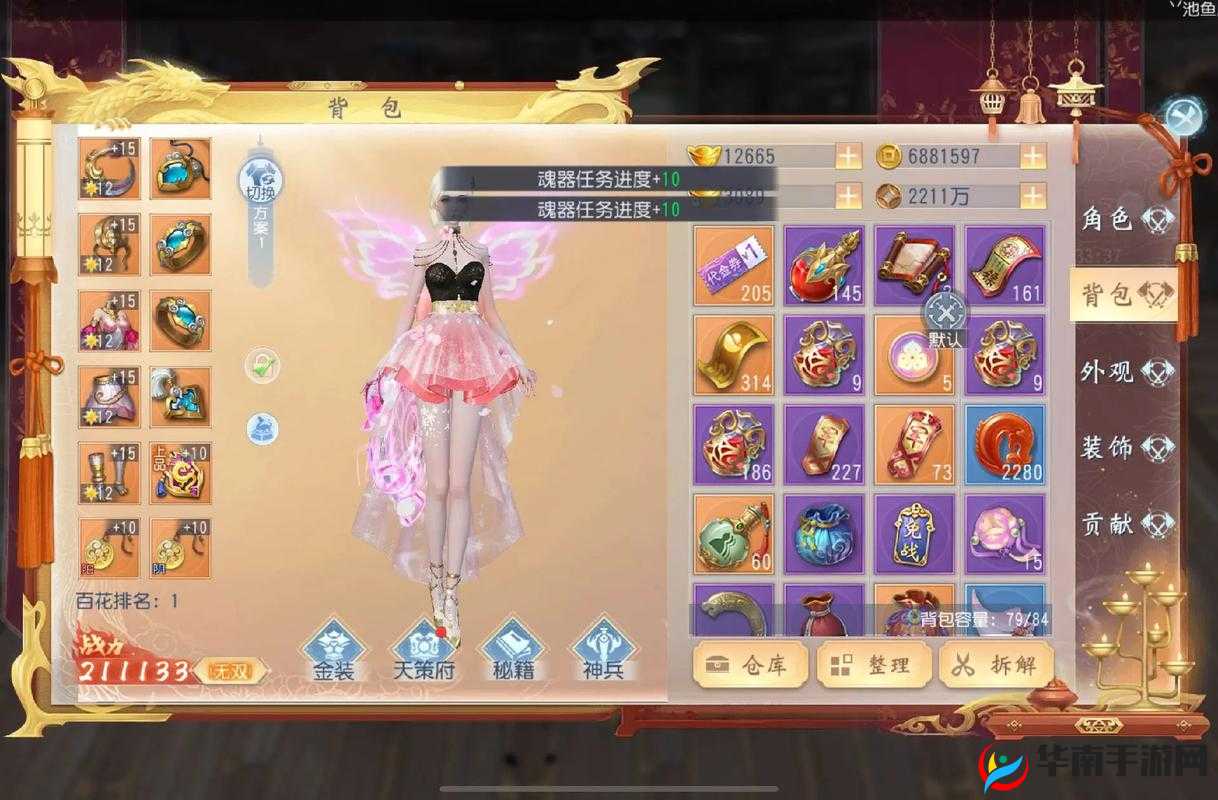Open the 仓库 warehouse
This screenshot has height=800, width=1218.
749,666
